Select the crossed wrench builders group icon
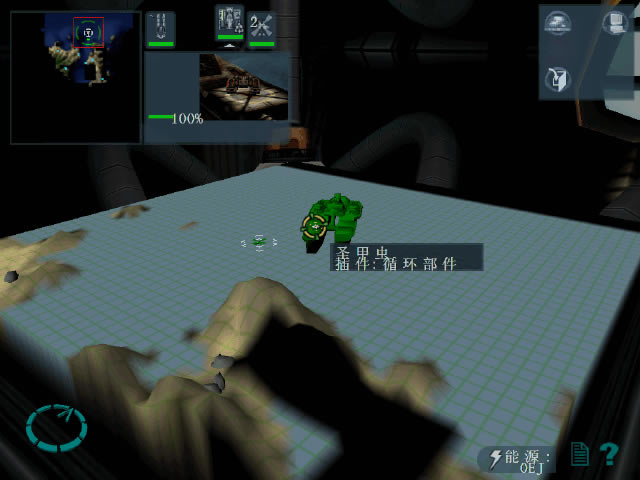 click(262, 28)
